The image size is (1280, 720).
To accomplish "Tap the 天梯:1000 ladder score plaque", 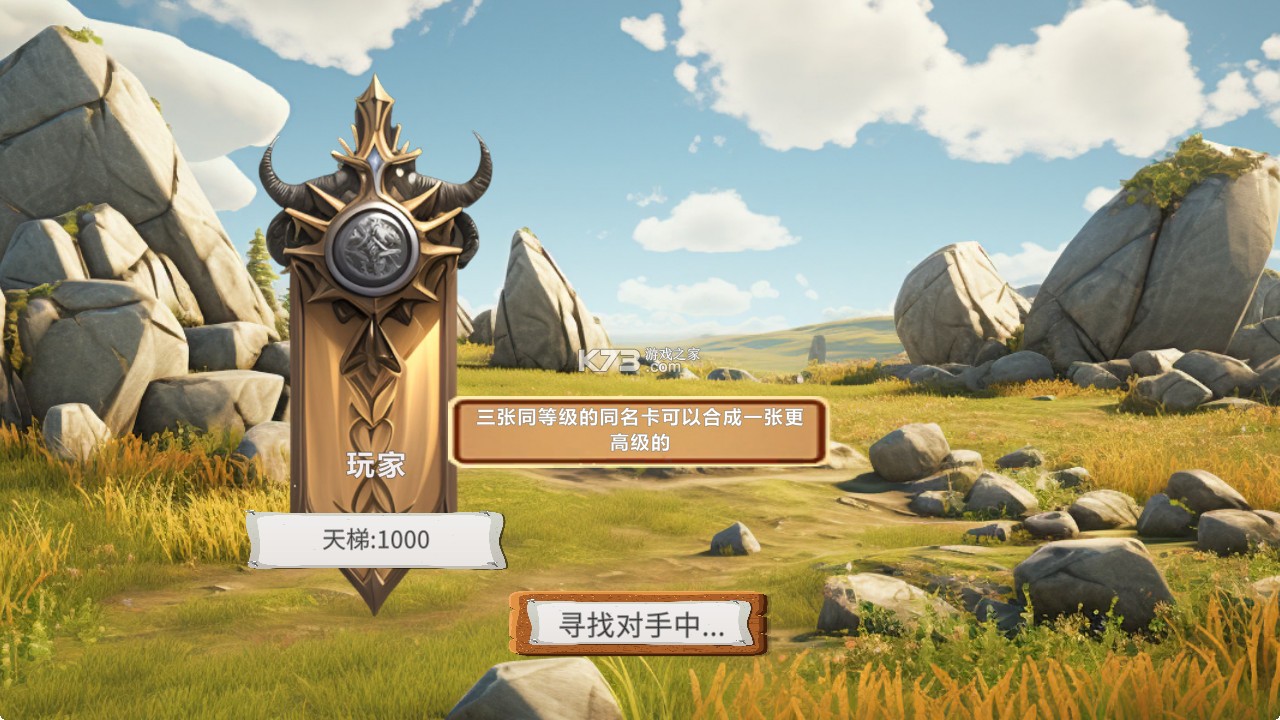I will point(378,541).
